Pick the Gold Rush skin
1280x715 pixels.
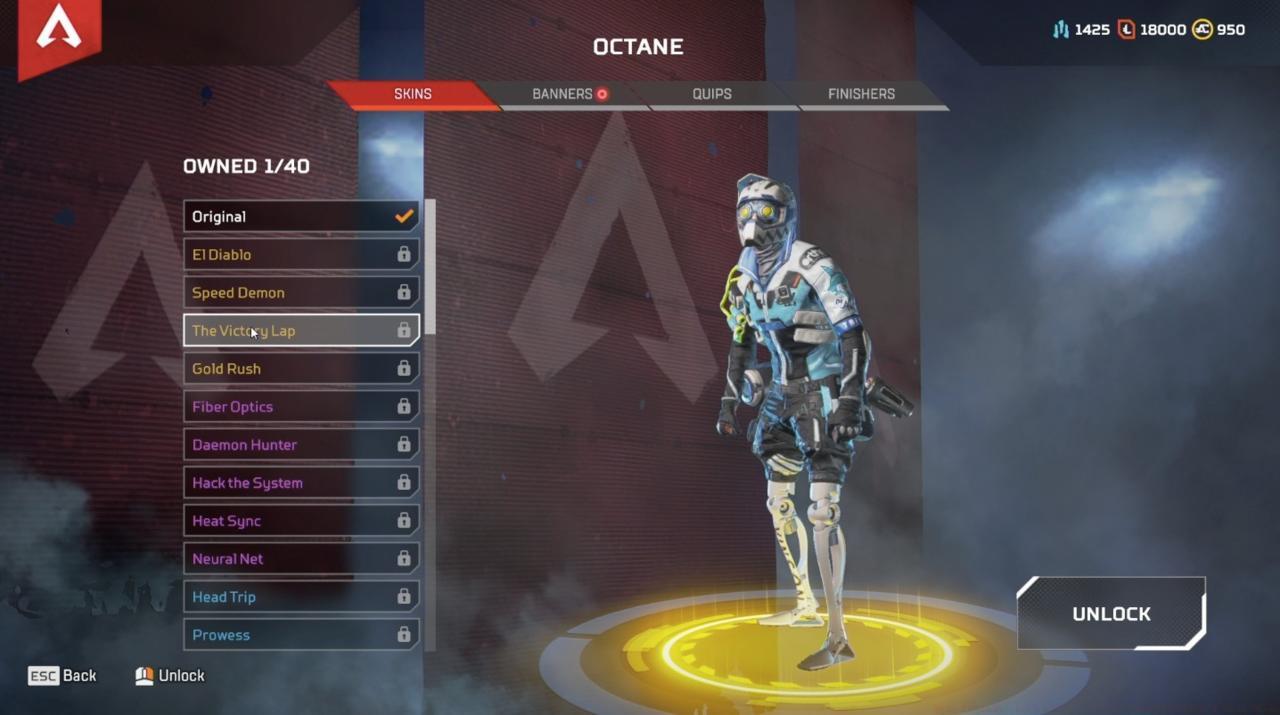click(301, 368)
